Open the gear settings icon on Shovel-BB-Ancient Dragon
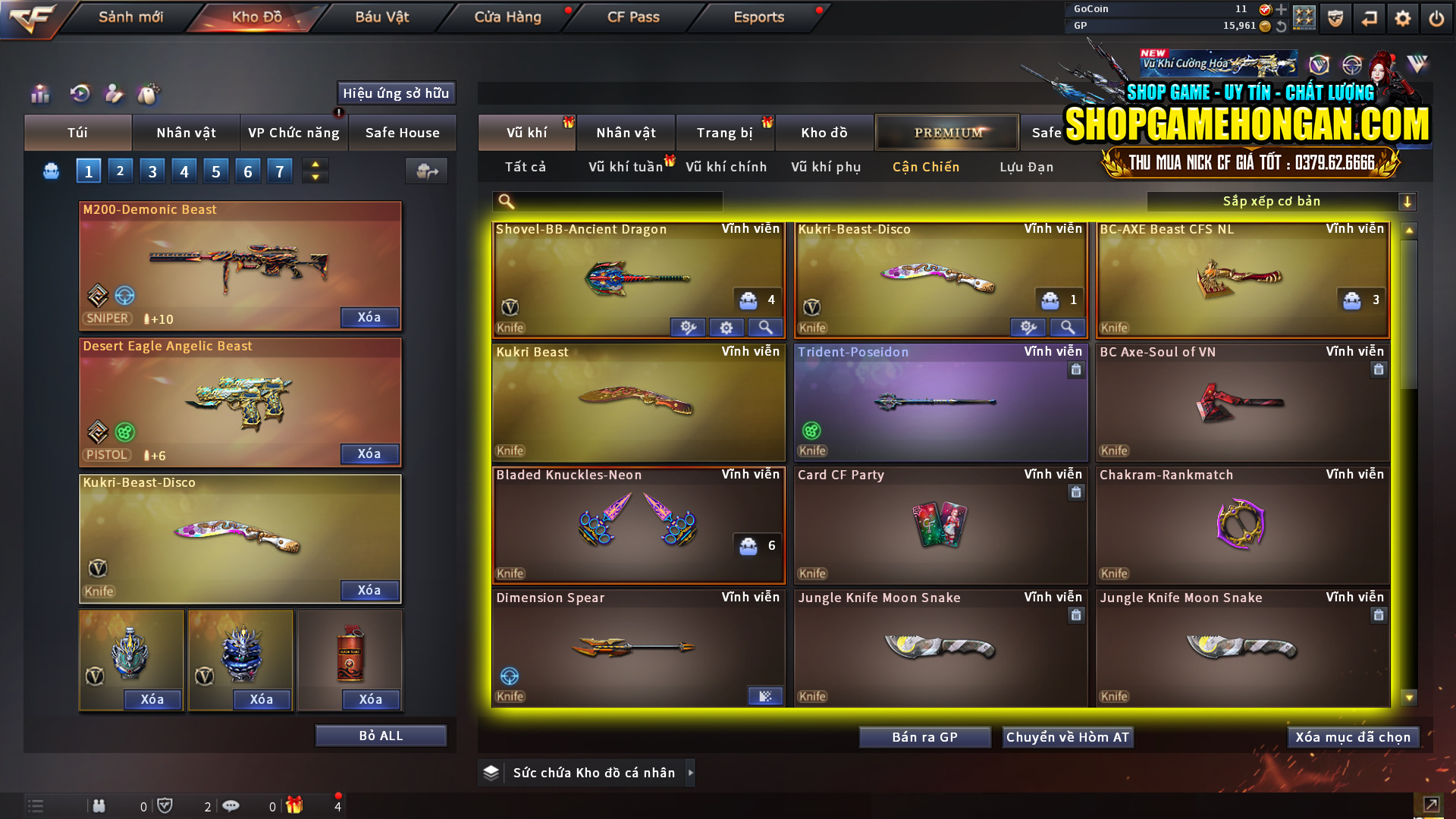Screen dimensions: 1456x819 pos(726,327)
